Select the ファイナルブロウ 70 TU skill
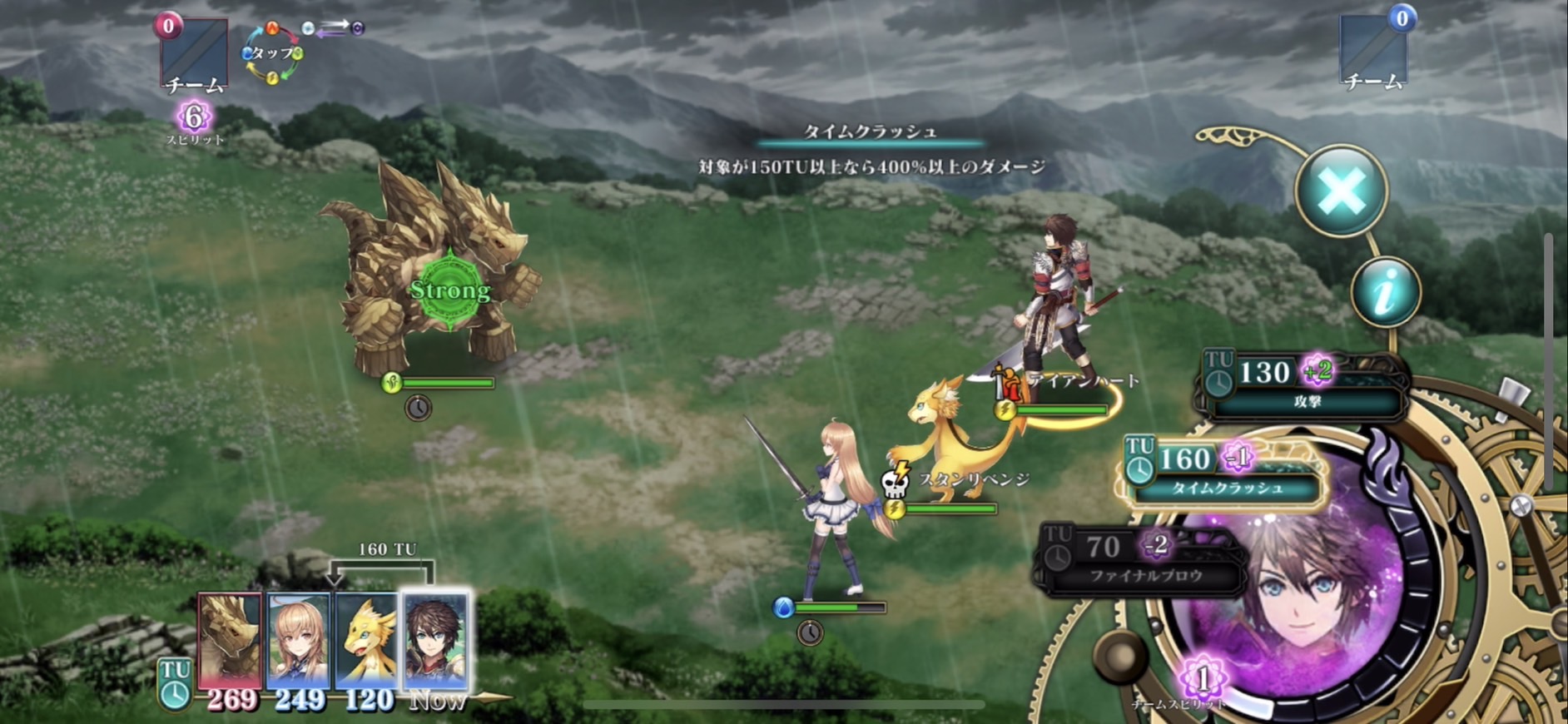1568x724 pixels. pos(1142,559)
